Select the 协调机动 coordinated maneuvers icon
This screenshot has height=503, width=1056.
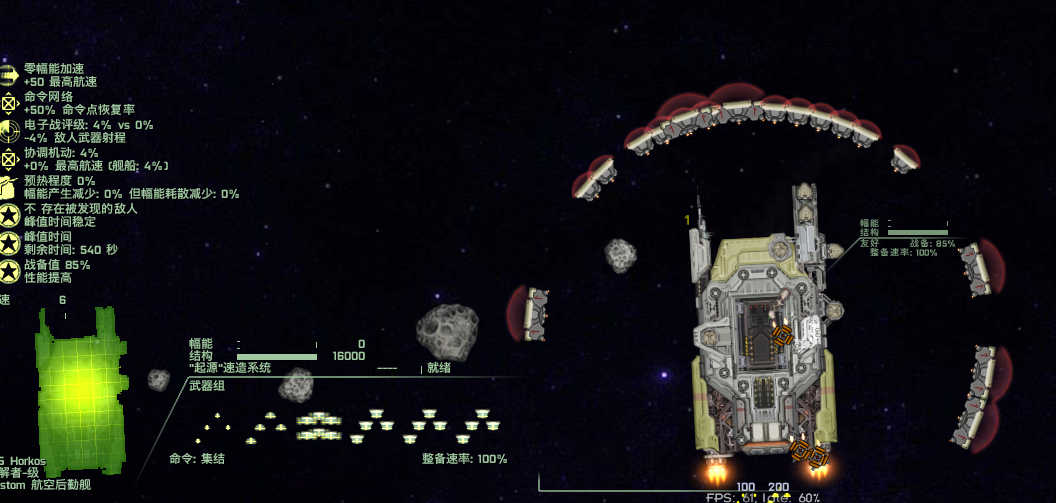9,158
